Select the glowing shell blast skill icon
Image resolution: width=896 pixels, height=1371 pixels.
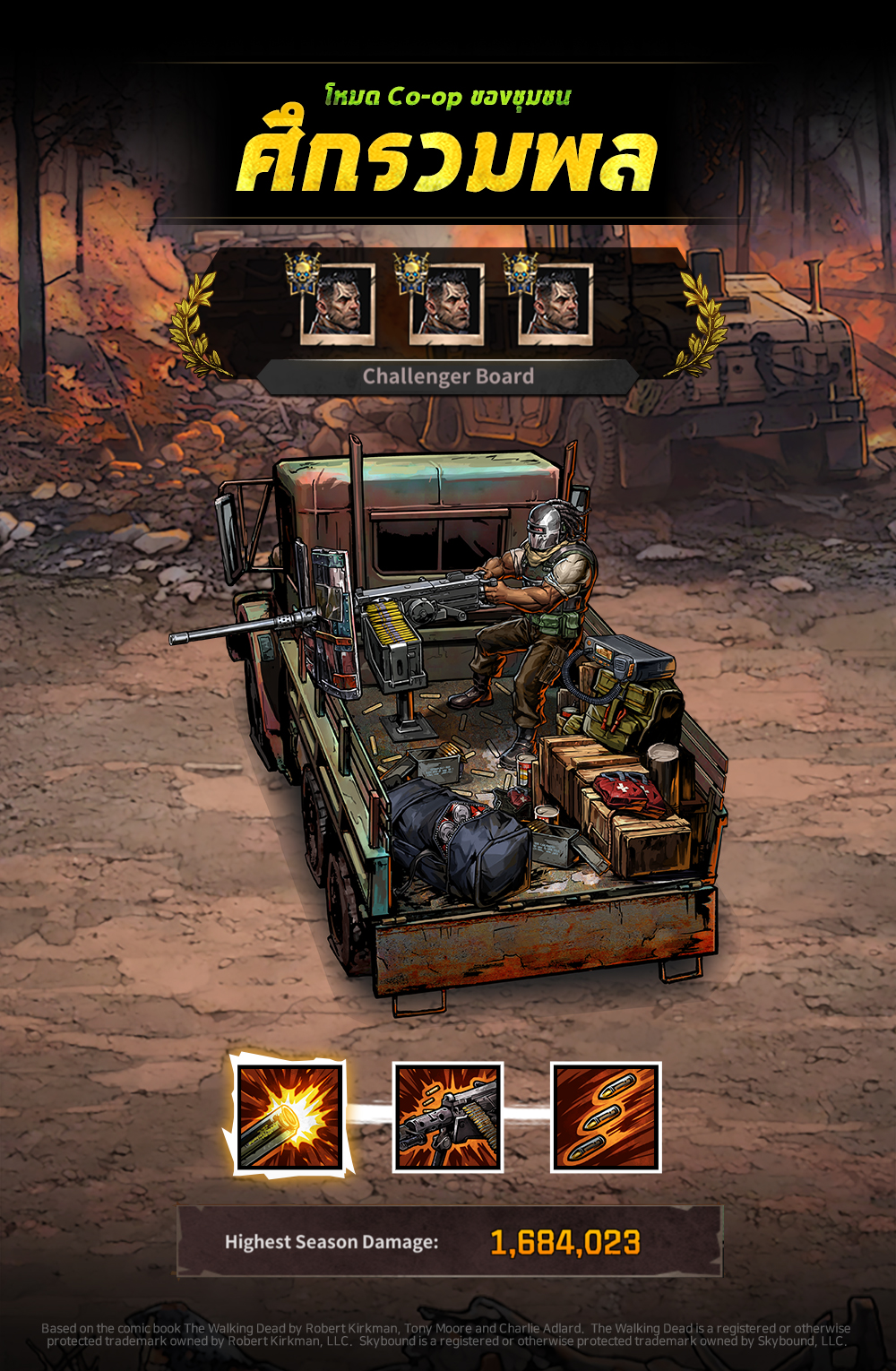[x=289, y=1117]
